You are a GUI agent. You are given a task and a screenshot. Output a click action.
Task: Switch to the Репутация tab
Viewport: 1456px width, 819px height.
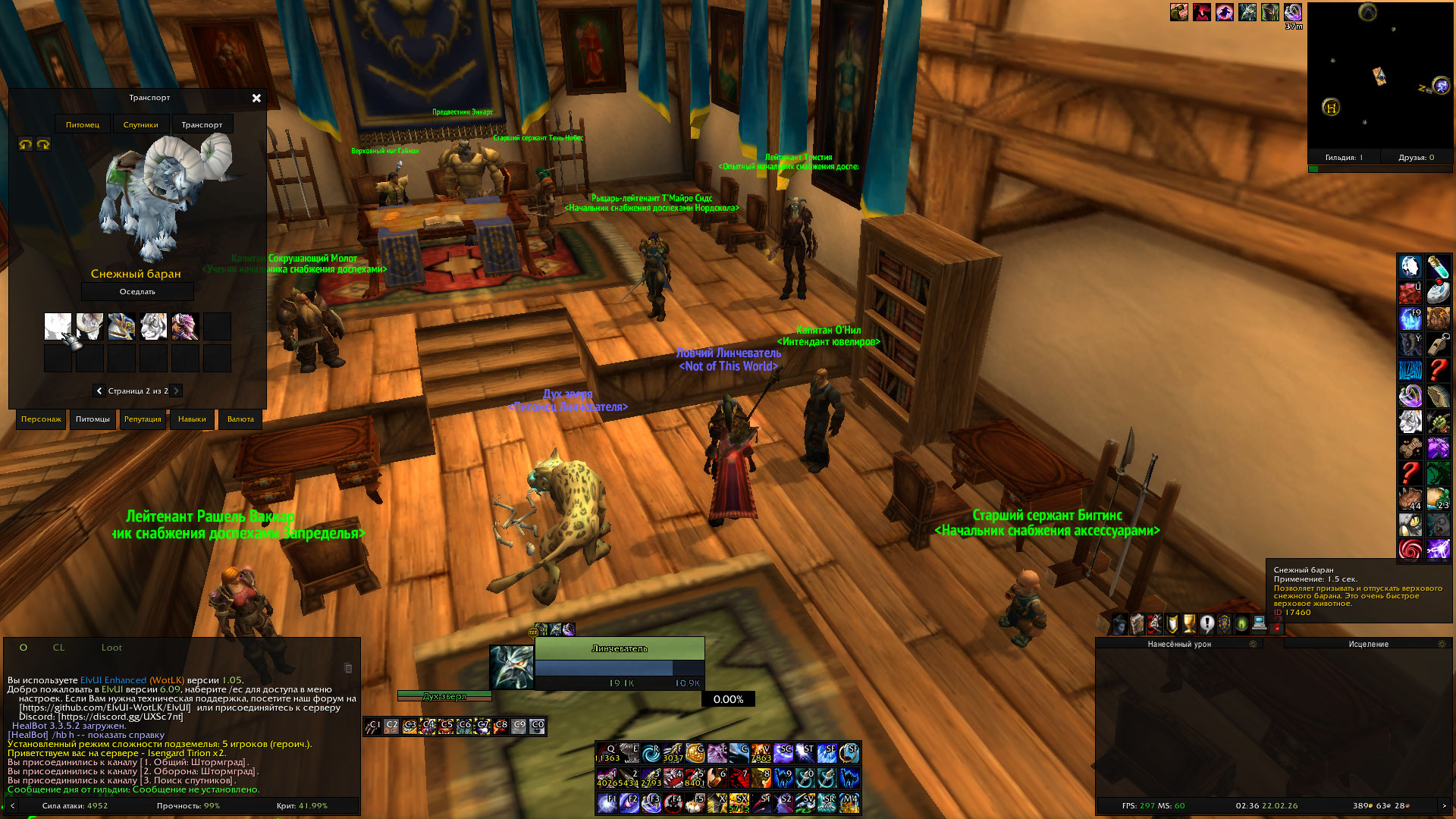pos(143,419)
